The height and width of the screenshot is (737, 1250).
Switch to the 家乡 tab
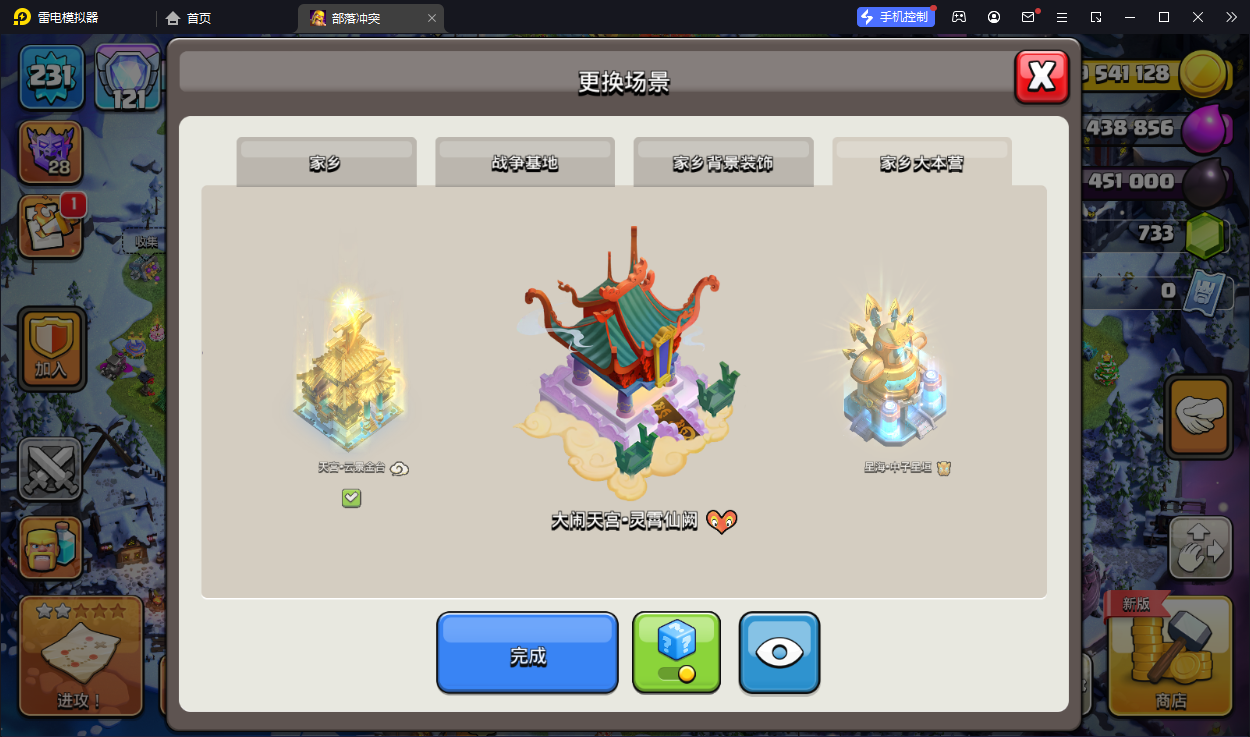326,163
